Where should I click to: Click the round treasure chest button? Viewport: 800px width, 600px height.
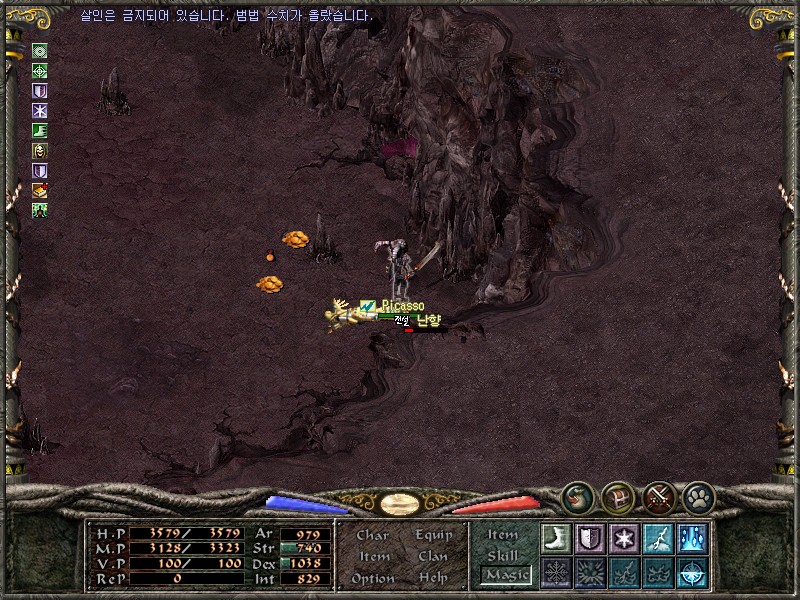coord(617,495)
